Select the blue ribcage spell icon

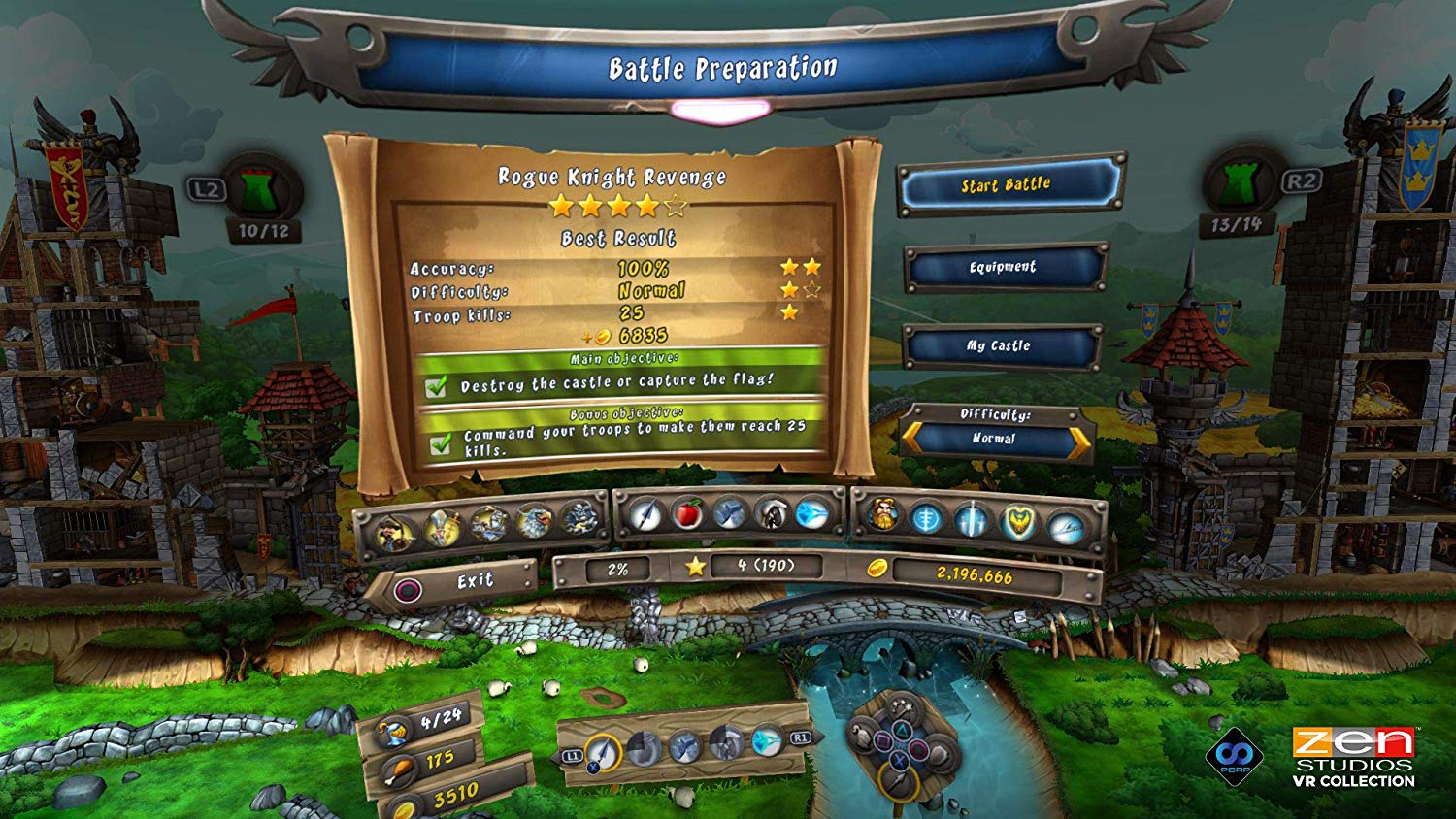point(927,518)
